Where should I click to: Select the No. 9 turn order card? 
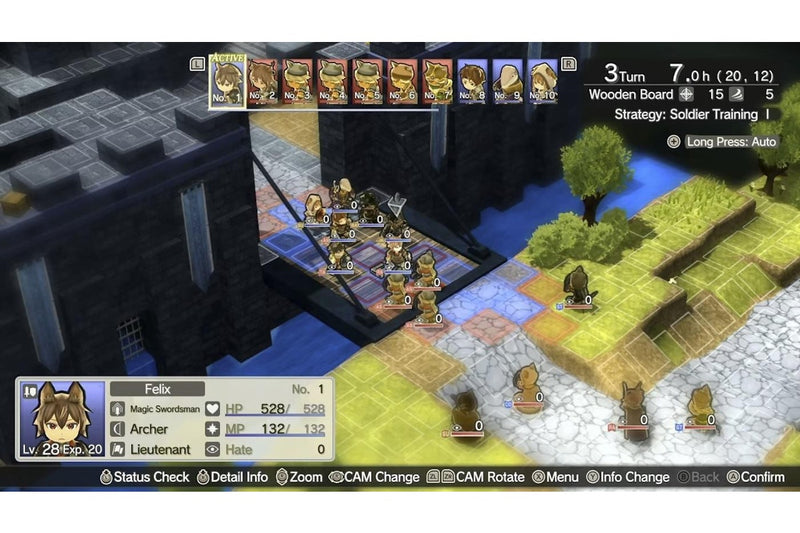pos(508,82)
